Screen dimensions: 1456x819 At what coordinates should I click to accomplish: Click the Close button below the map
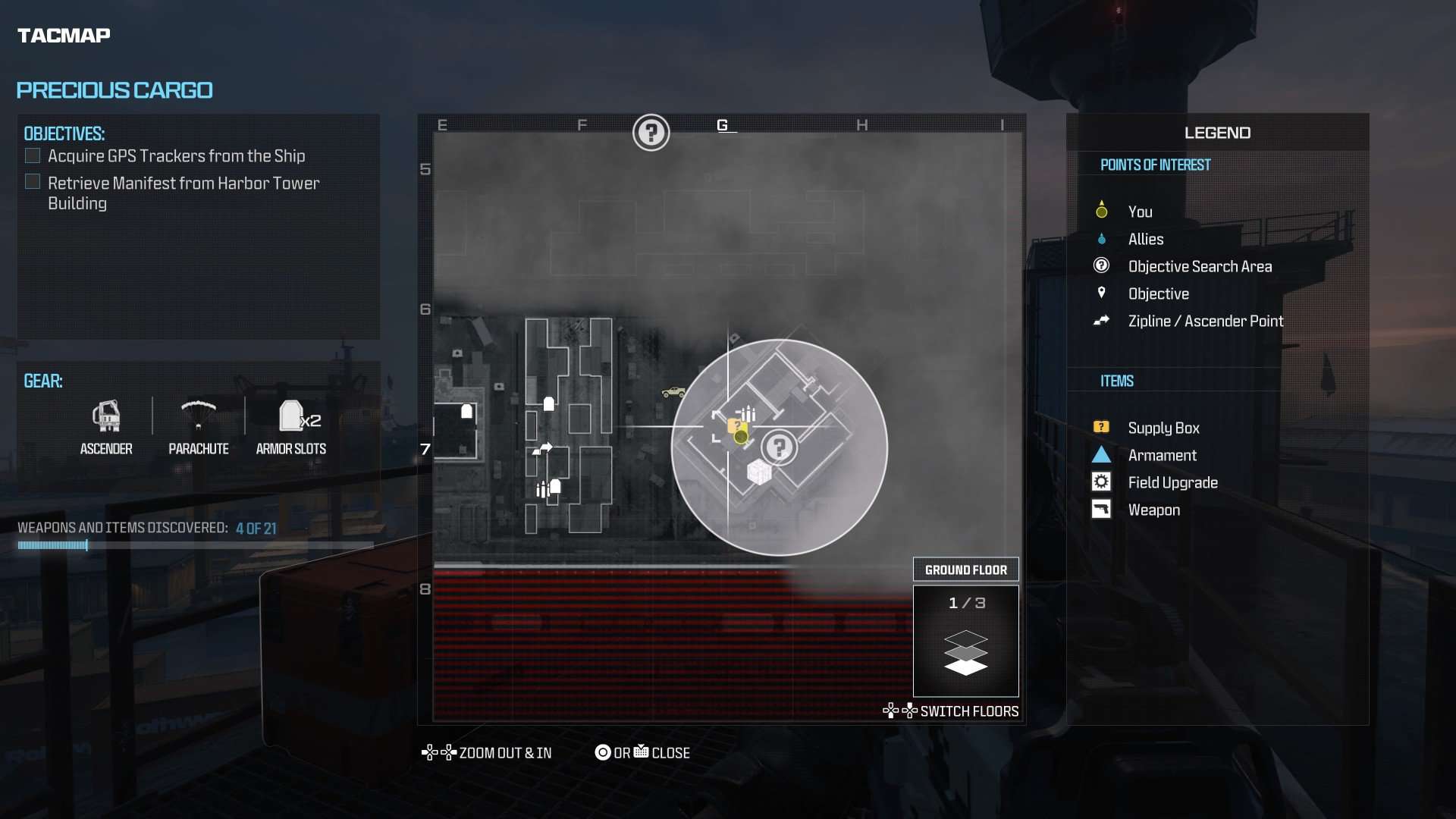[x=642, y=752]
